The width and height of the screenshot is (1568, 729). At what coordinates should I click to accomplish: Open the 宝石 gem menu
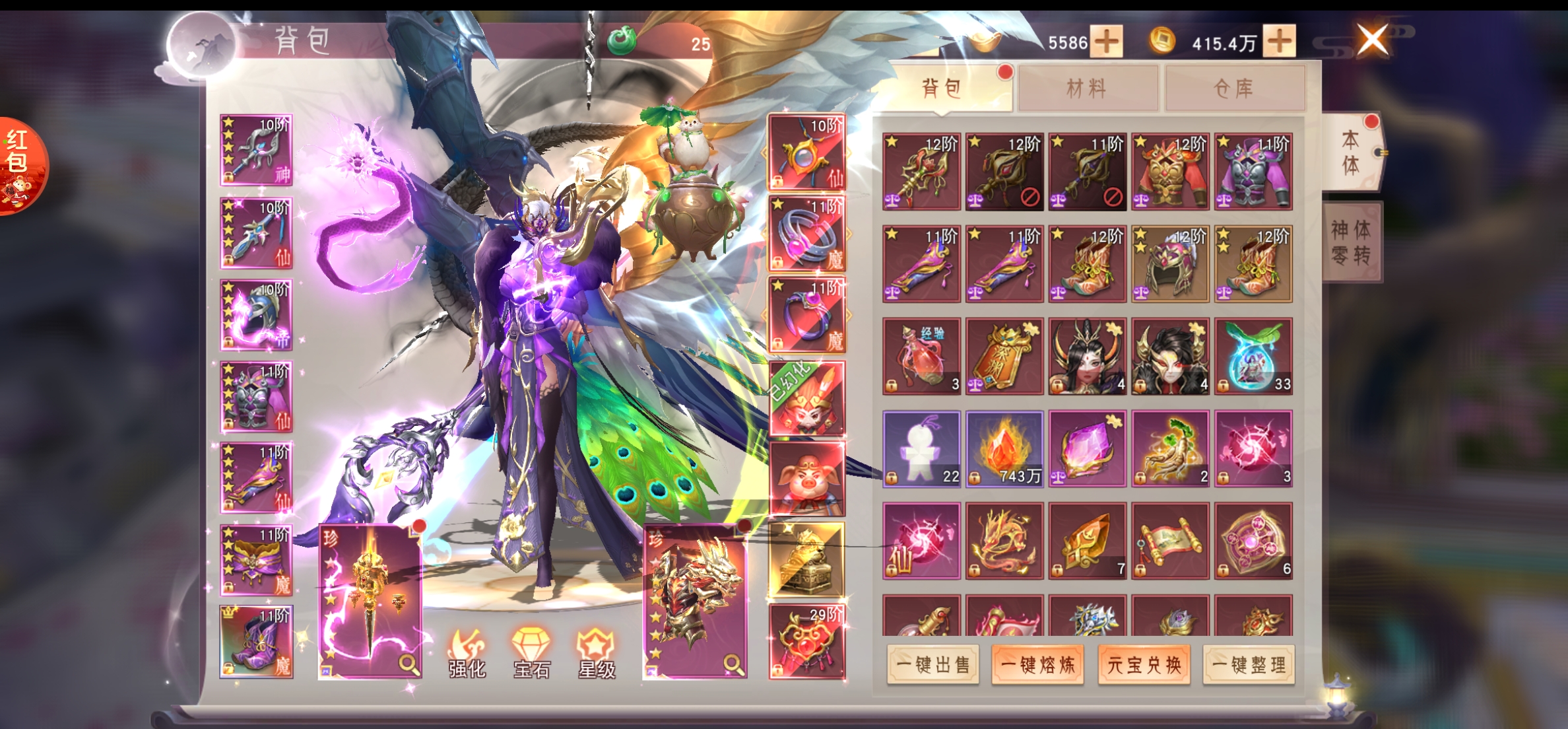[531, 654]
